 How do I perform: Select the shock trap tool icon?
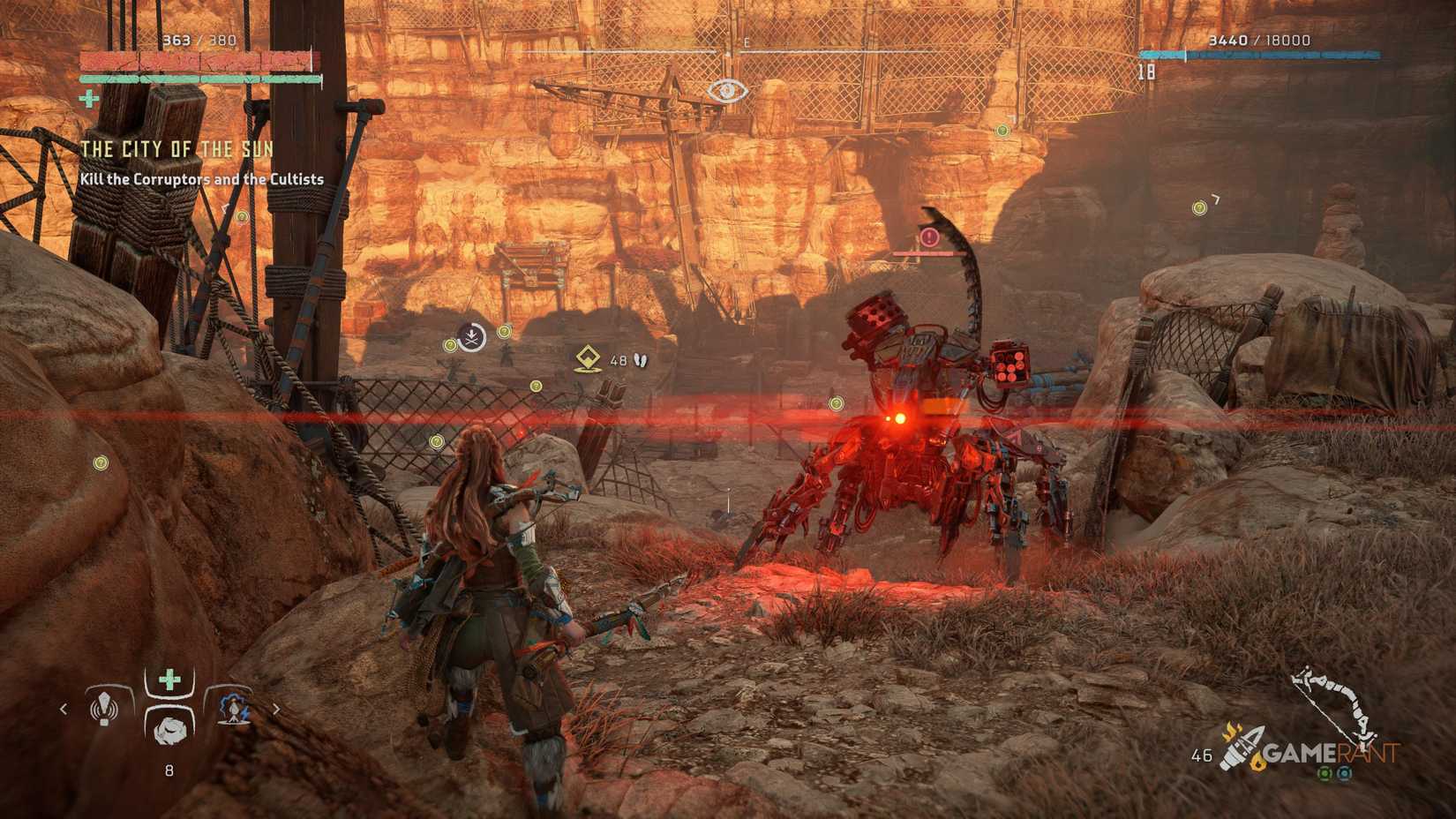click(x=235, y=709)
